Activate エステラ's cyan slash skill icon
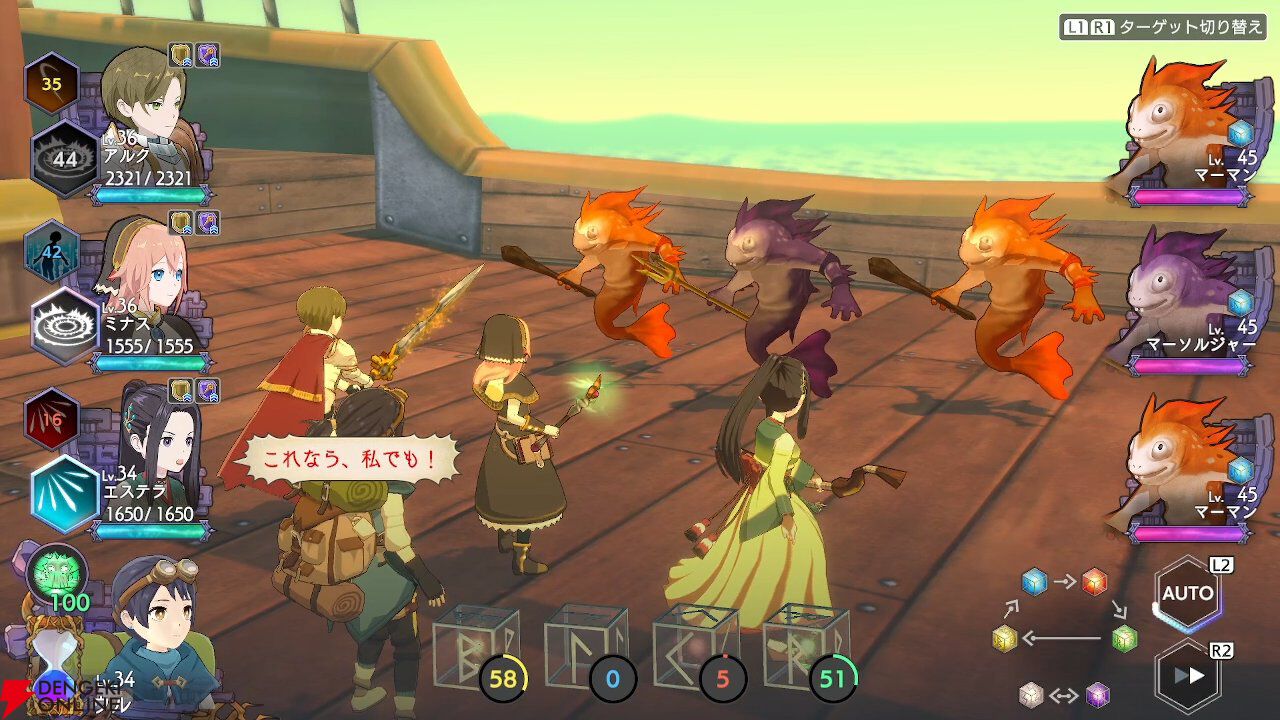Screen dimensions: 1280x720 (x=64, y=494)
